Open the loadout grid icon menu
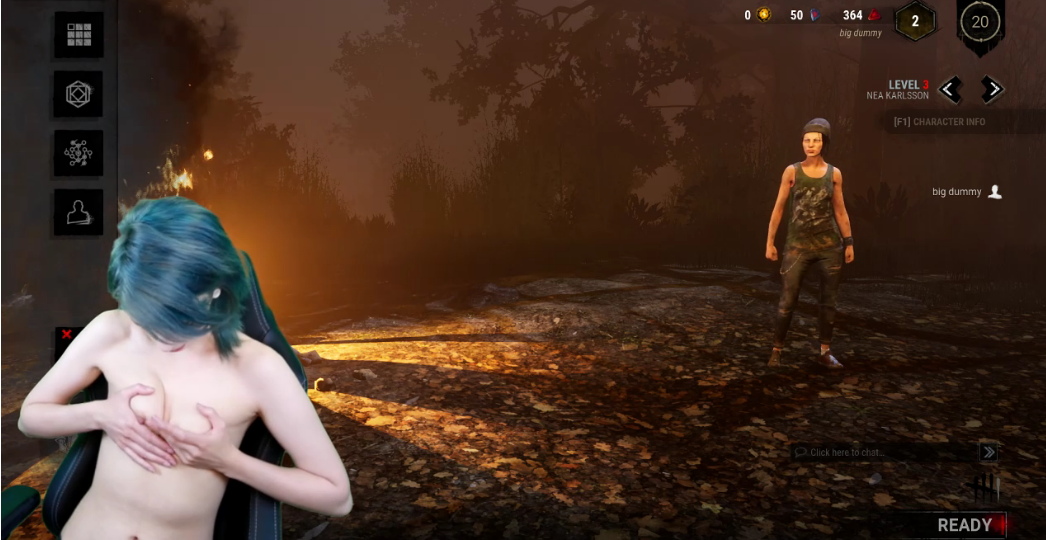Image resolution: width=1046 pixels, height=540 pixels. pos(78,35)
